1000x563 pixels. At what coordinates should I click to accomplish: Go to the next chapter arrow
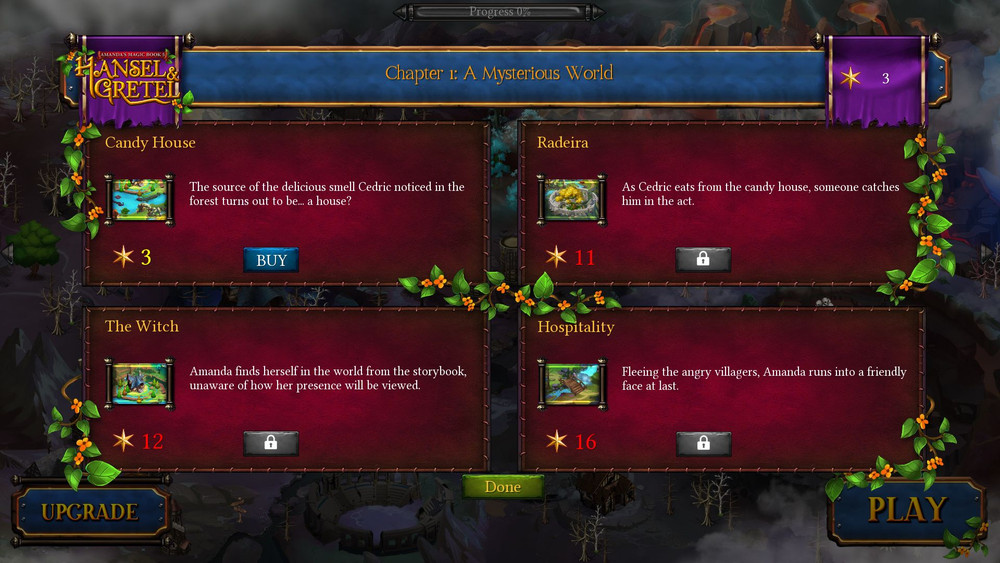(x=989, y=251)
